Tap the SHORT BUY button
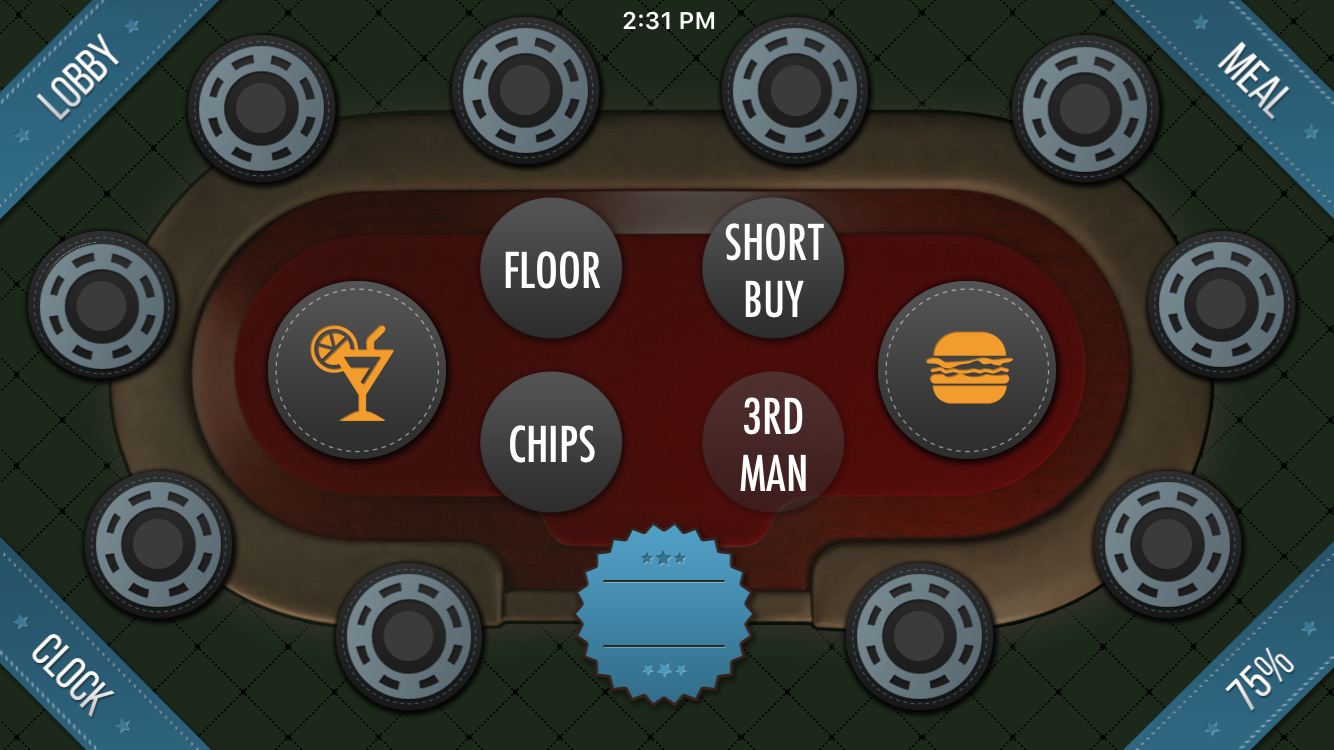The height and width of the screenshot is (750, 1334). click(774, 266)
